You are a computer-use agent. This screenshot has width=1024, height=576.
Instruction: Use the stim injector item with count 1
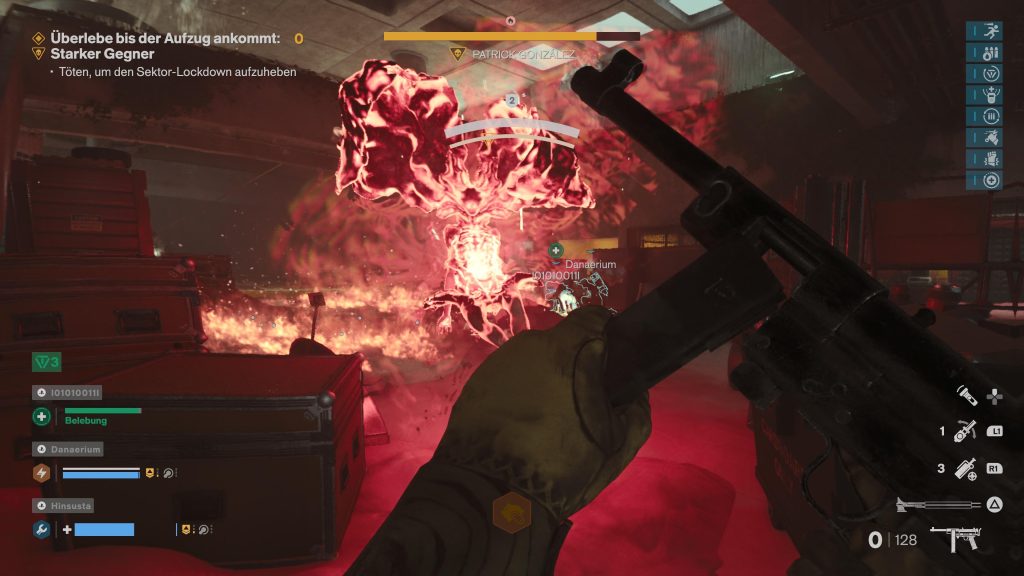pyautogui.click(x=965, y=431)
